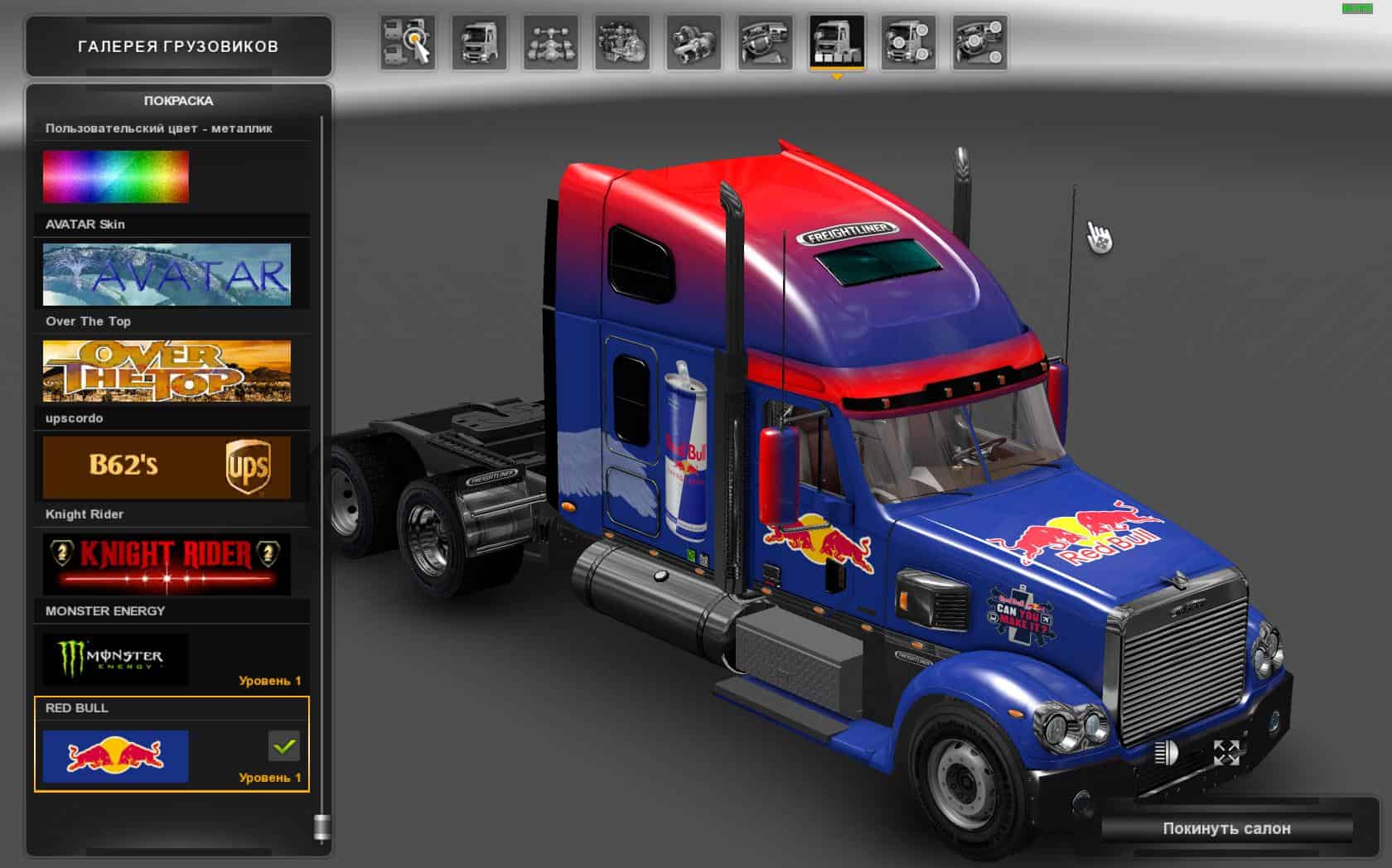The height and width of the screenshot is (868, 1392).
Task: Switch to the cabin tab
Action: pos(479,42)
